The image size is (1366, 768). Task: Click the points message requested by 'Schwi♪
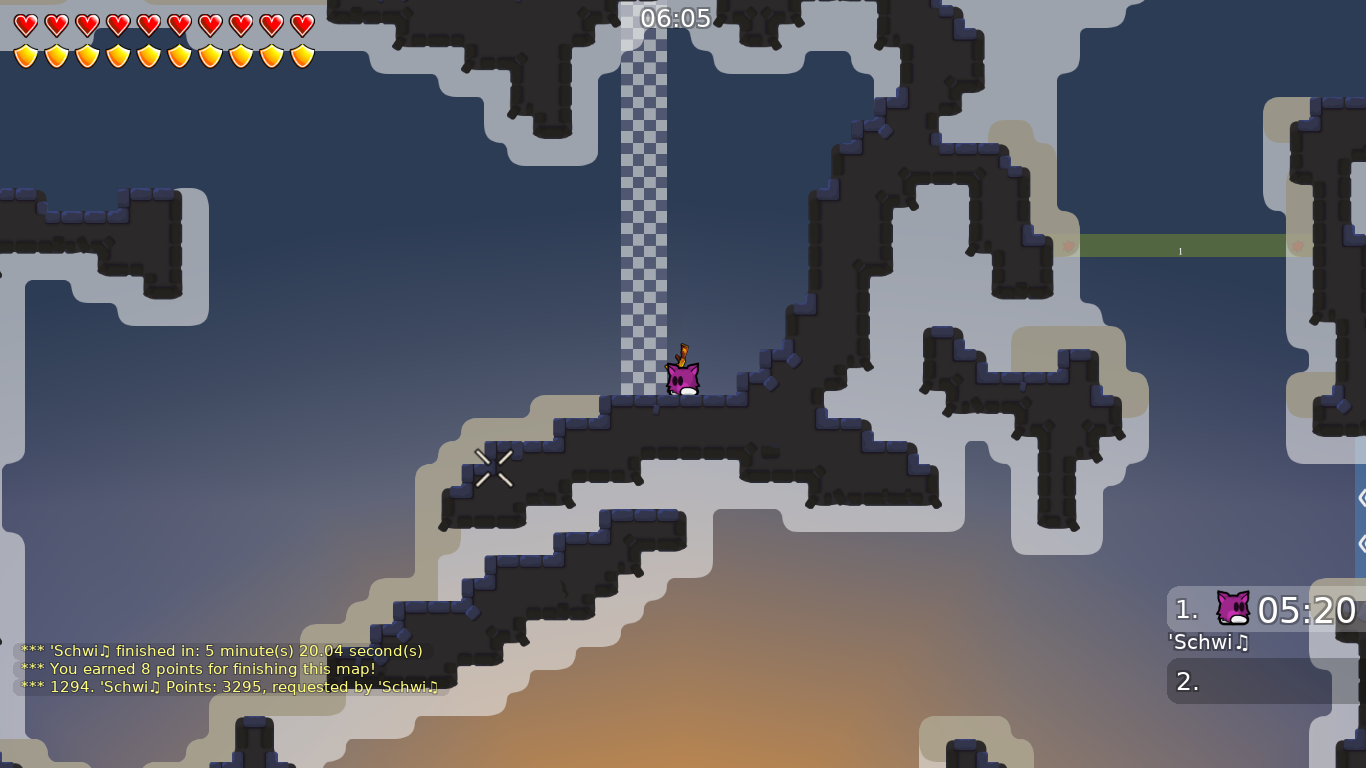point(231,687)
